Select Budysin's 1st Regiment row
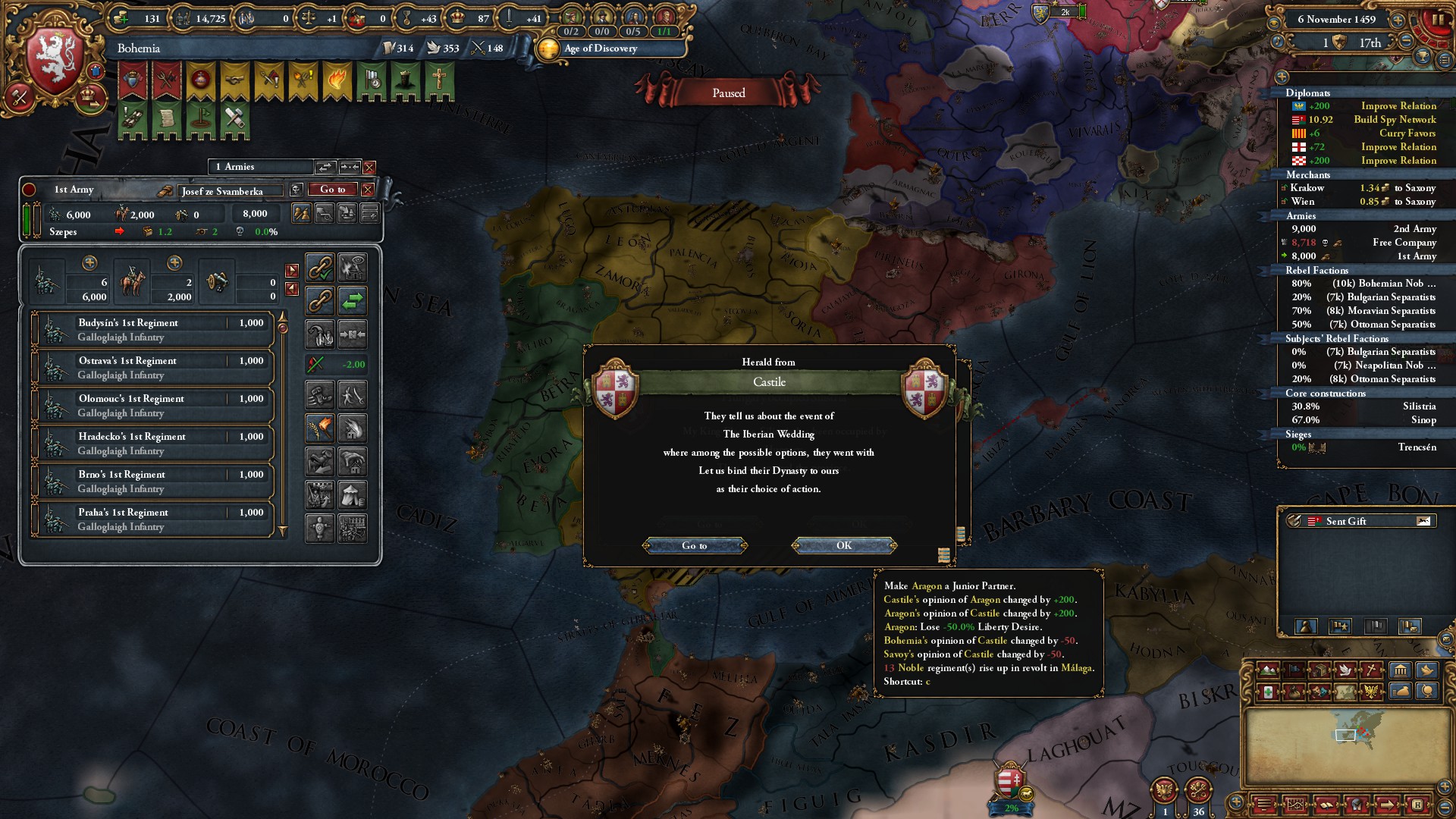Image resolution: width=1456 pixels, height=819 pixels. [x=152, y=330]
